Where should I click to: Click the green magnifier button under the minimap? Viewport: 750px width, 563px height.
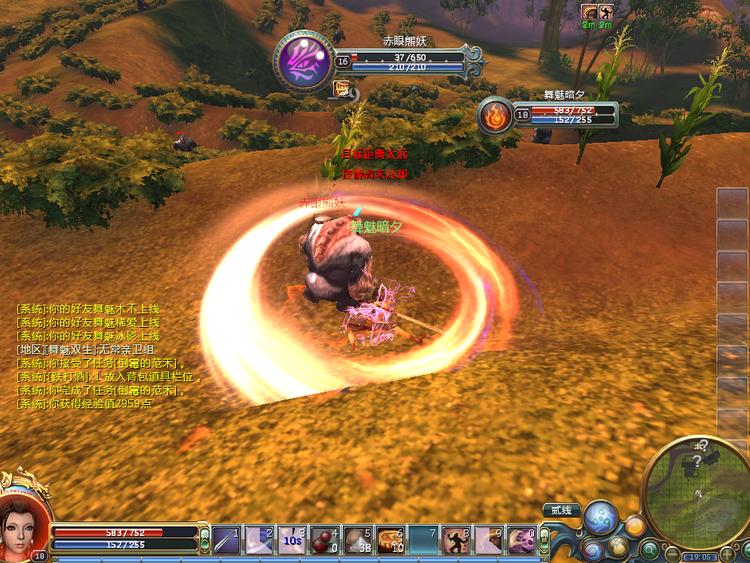649,548
